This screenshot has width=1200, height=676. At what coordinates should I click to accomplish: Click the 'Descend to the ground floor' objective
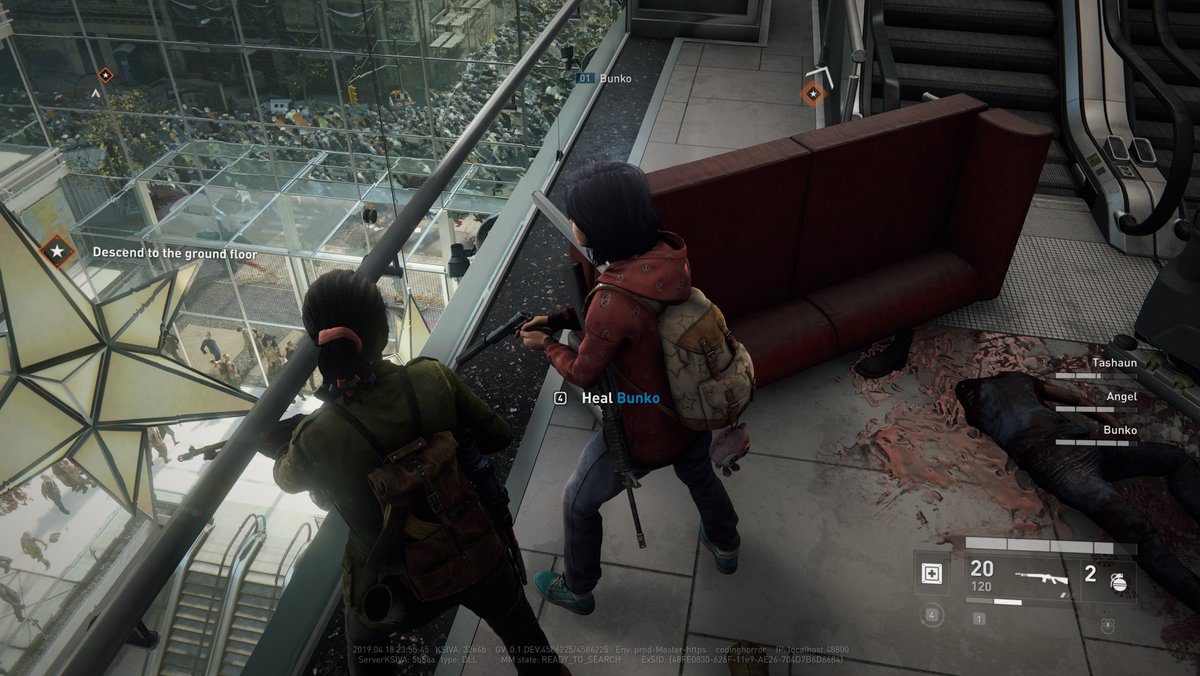(174, 253)
